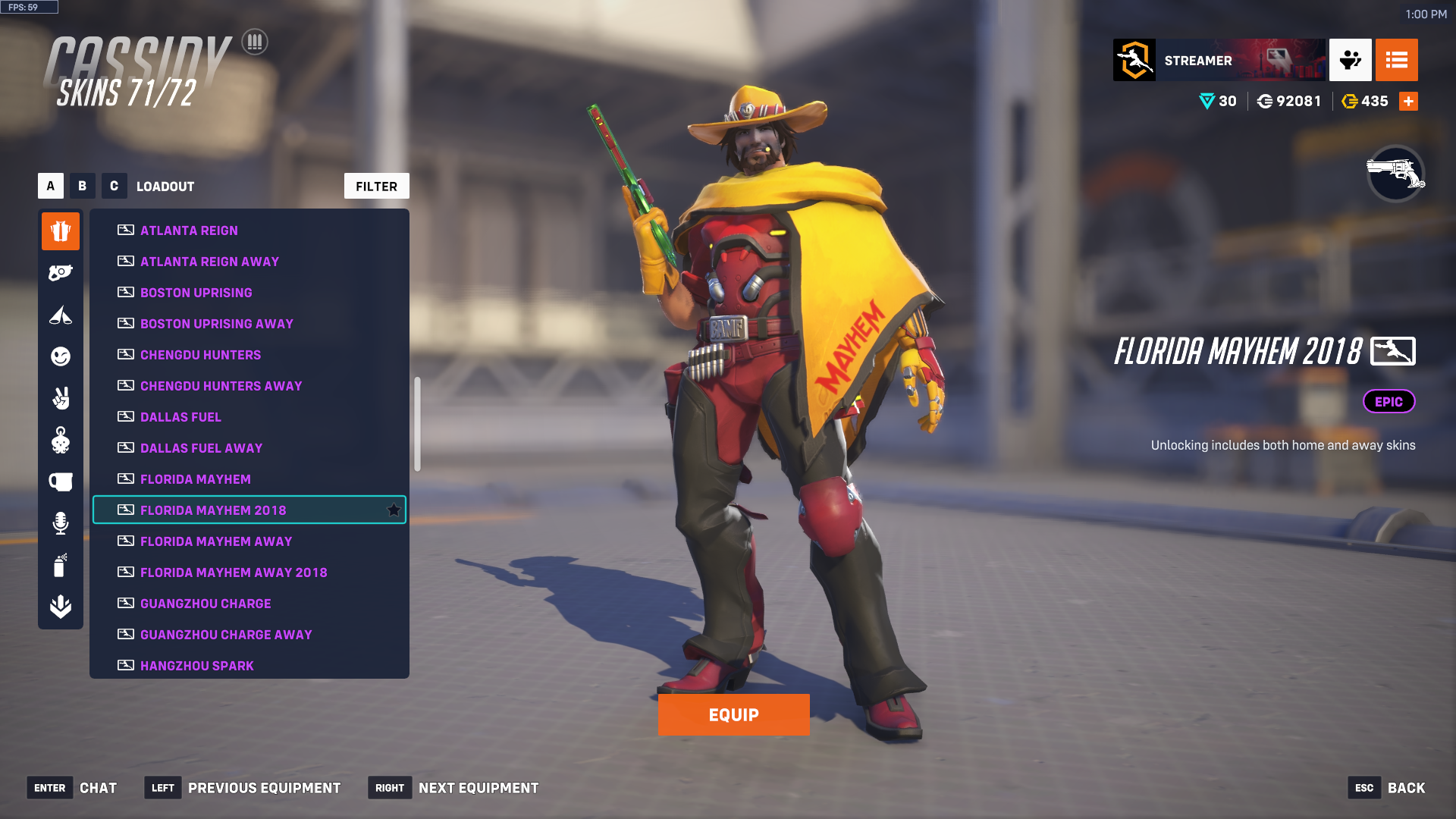Select the Florida Mayhem Away 2018 skin
The width and height of the screenshot is (1456, 819).
pyautogui.click(x=234, y=573)
